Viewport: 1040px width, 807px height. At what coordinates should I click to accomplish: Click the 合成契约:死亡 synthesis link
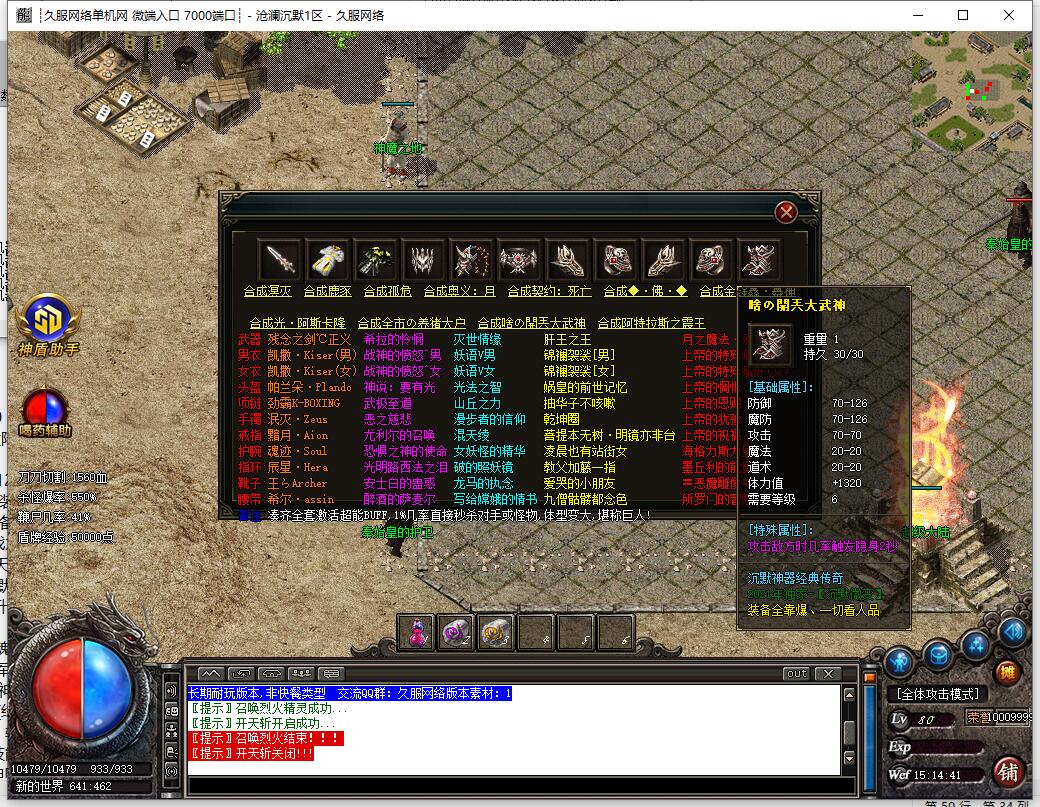(549, 291)
